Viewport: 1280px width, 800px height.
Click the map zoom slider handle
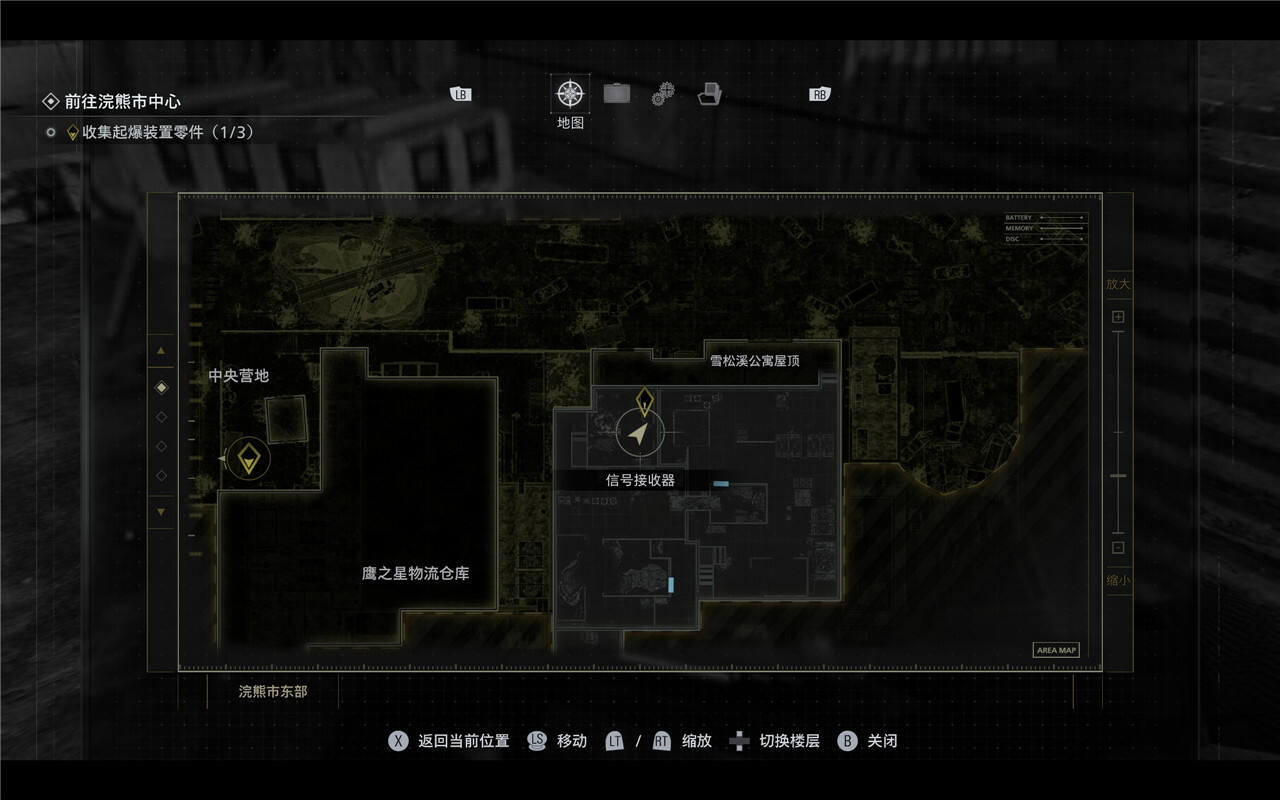point(1118,476)
